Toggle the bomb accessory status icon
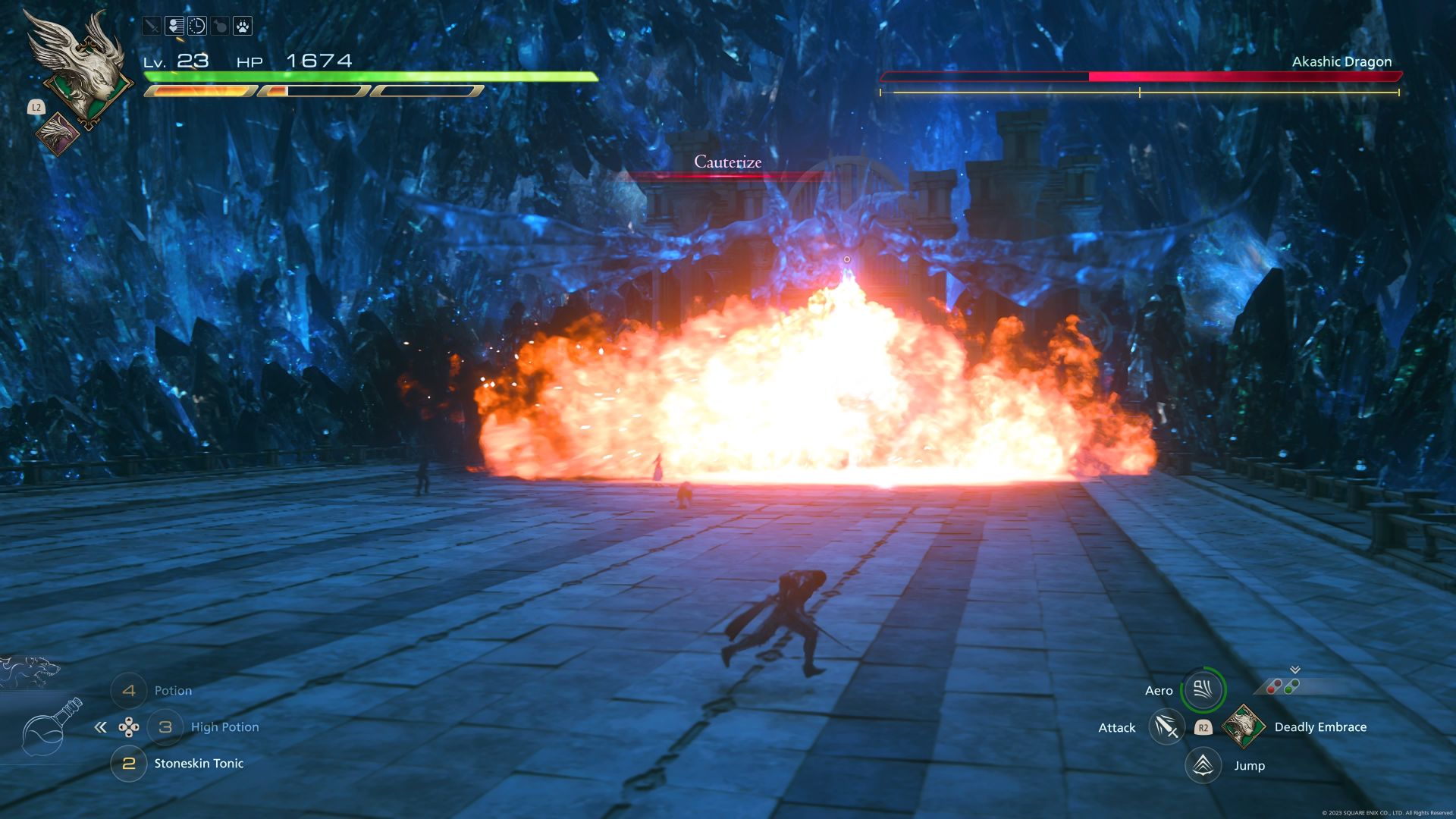The height and width of the screenshot is (819, 1456). click(219, 25)
